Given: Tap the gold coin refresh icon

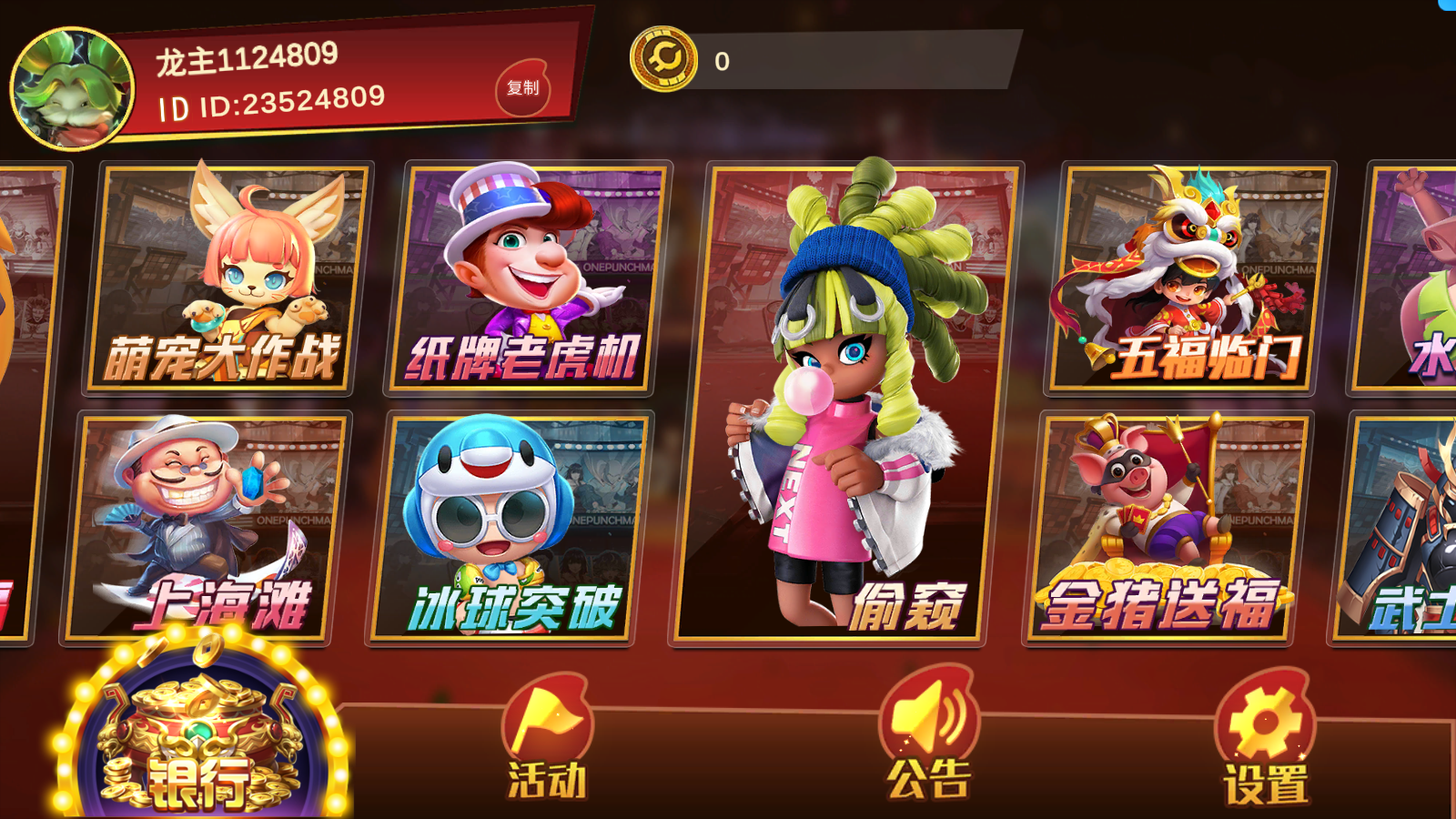Looking at the screenshot, I should click(664, 59).
